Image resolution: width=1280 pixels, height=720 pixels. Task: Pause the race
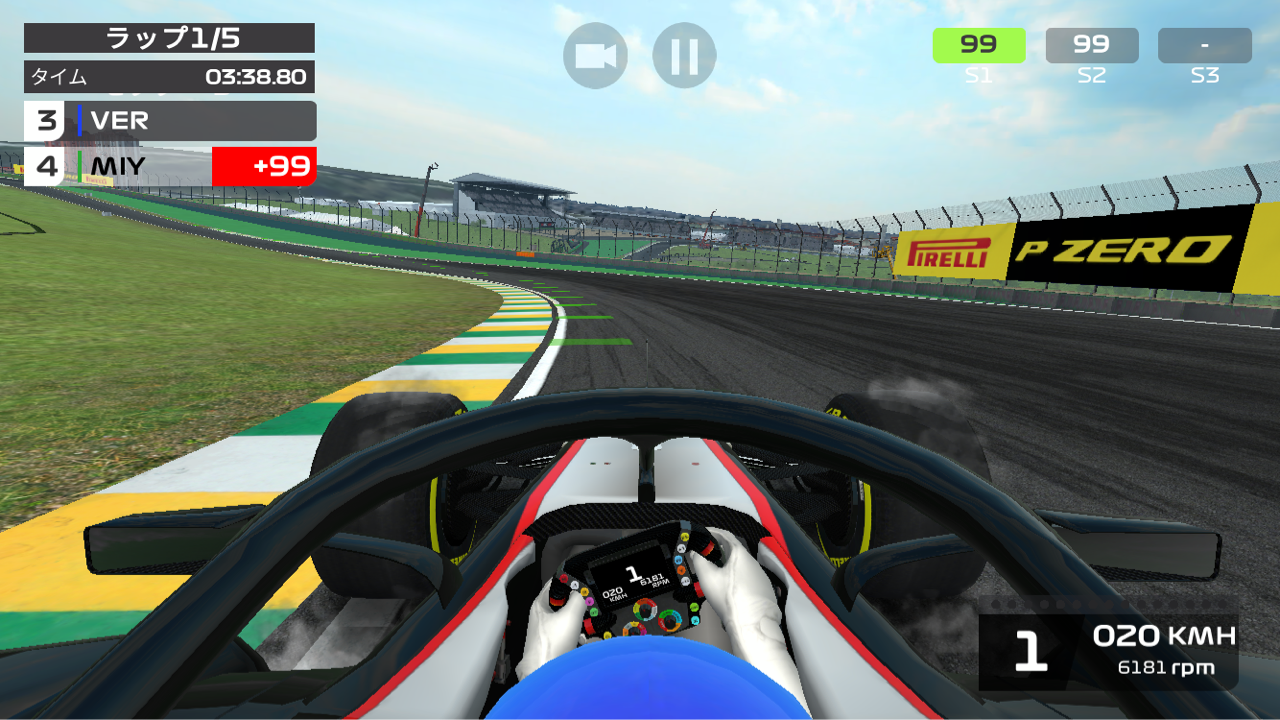click(x=683, y=56)
